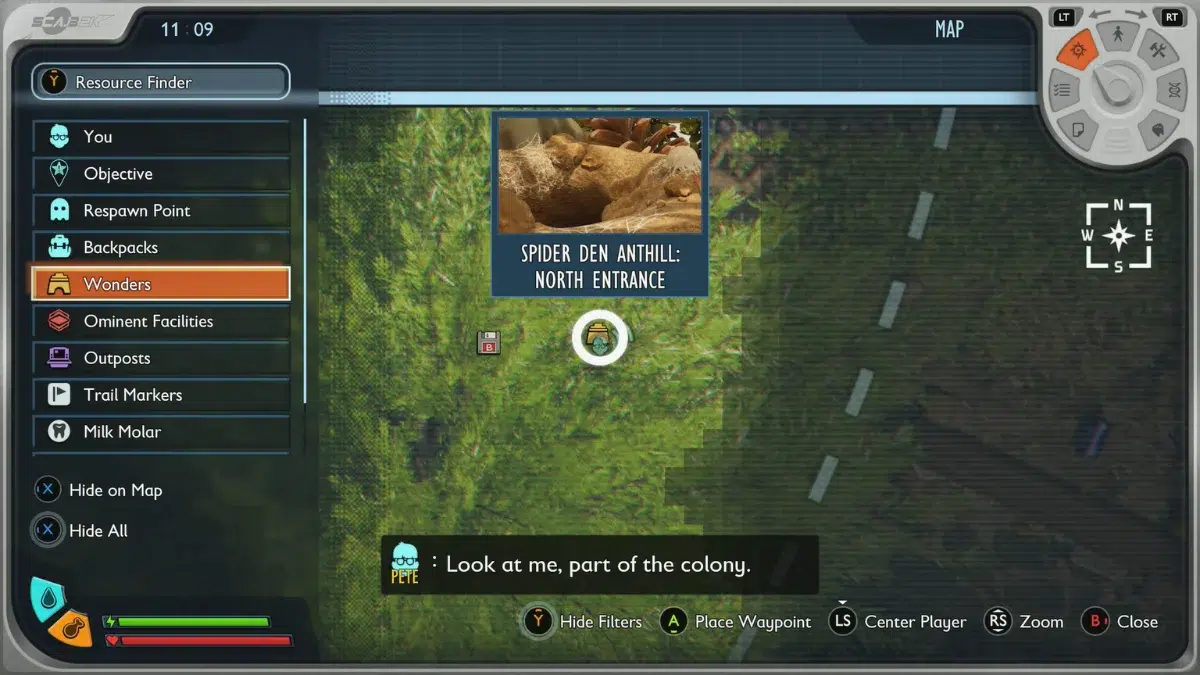Open the Spider Den Anthill thumbnail
Viewport: 1200px width, 675px height.
pyautogui.click(x=600, y=175)
